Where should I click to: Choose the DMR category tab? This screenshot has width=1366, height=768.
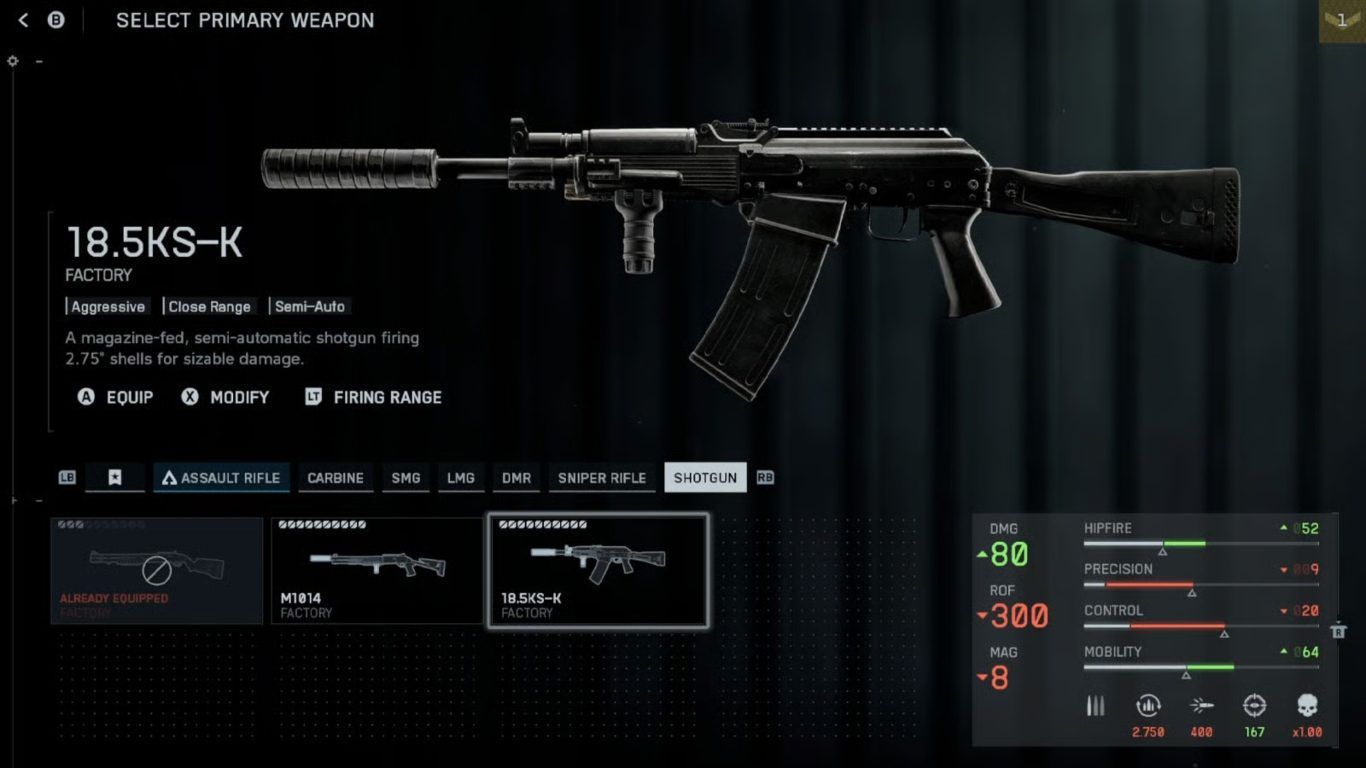[516, 478]
